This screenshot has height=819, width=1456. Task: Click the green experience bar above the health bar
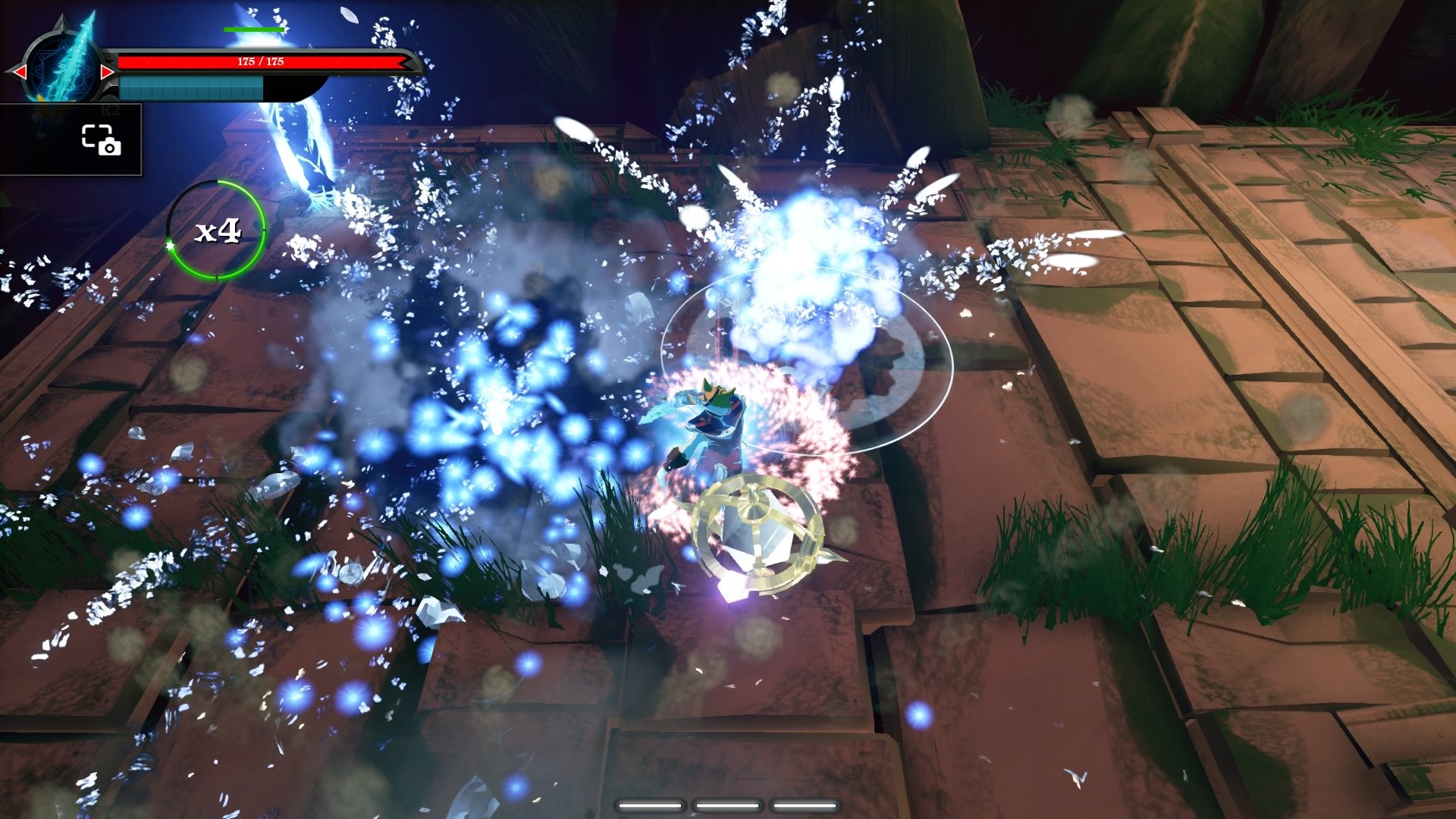click(x=253, y=29)
